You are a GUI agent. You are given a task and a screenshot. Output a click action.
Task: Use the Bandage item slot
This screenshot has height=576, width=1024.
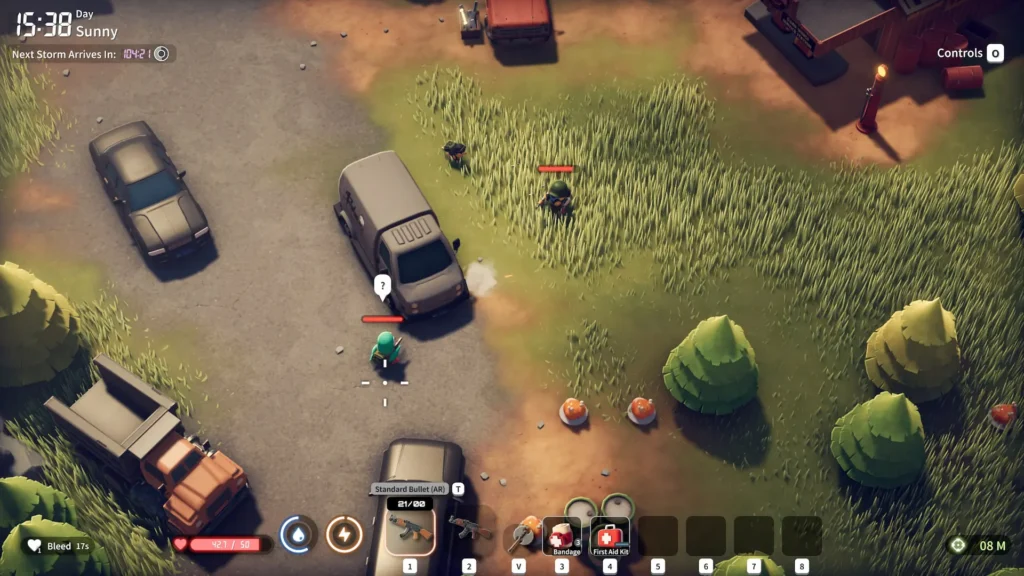coord(562,536)
